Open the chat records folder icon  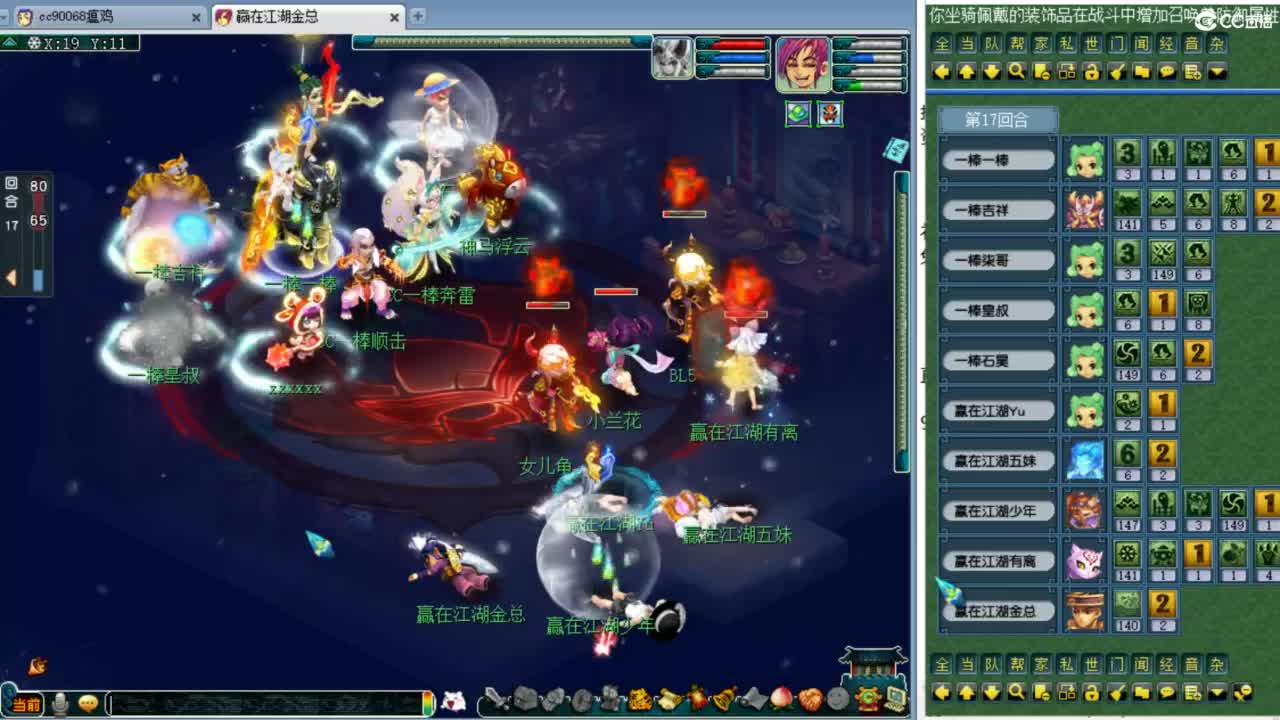1142,72
